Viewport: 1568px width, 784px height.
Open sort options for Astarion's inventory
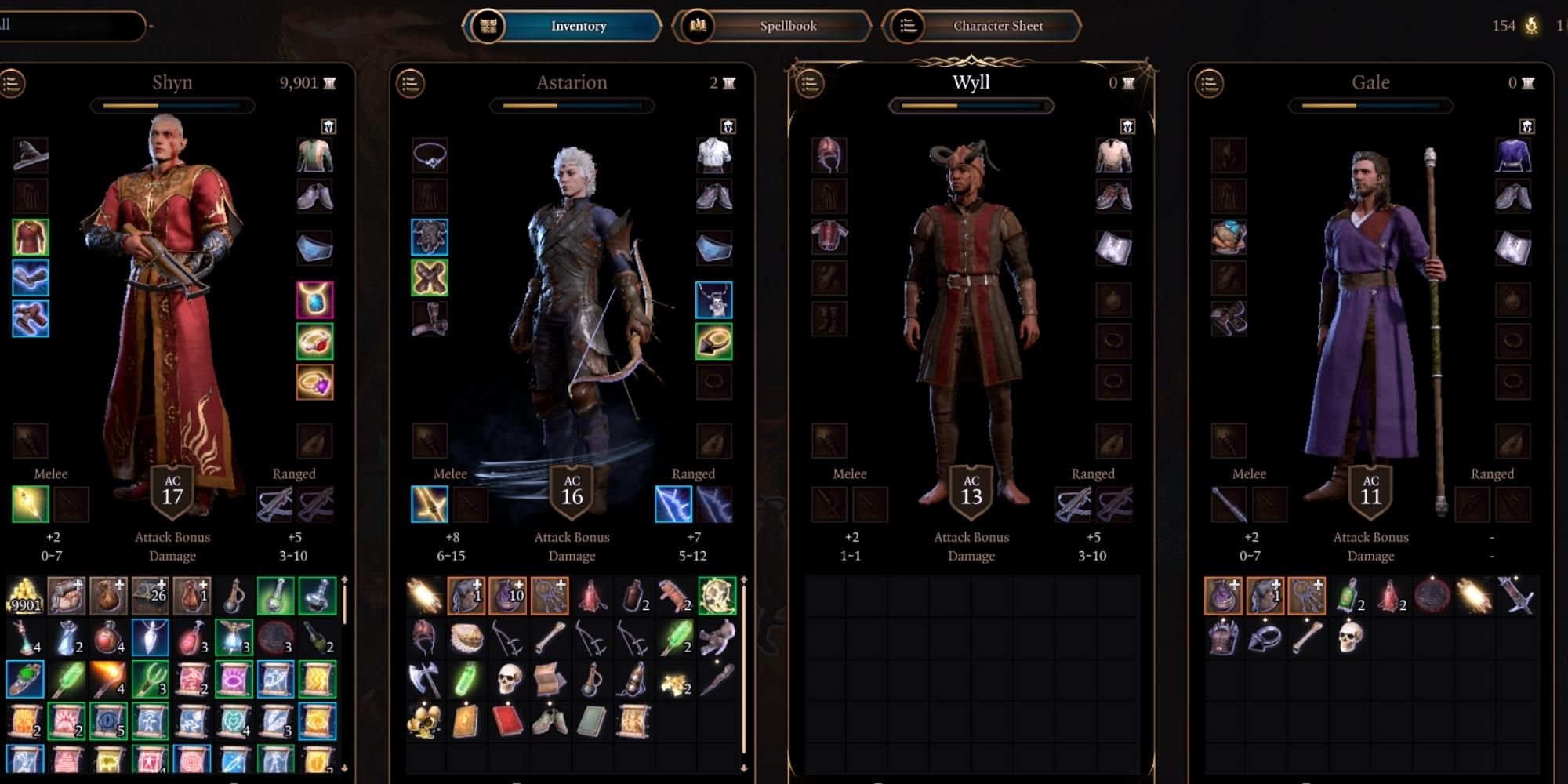coord(411,81)
